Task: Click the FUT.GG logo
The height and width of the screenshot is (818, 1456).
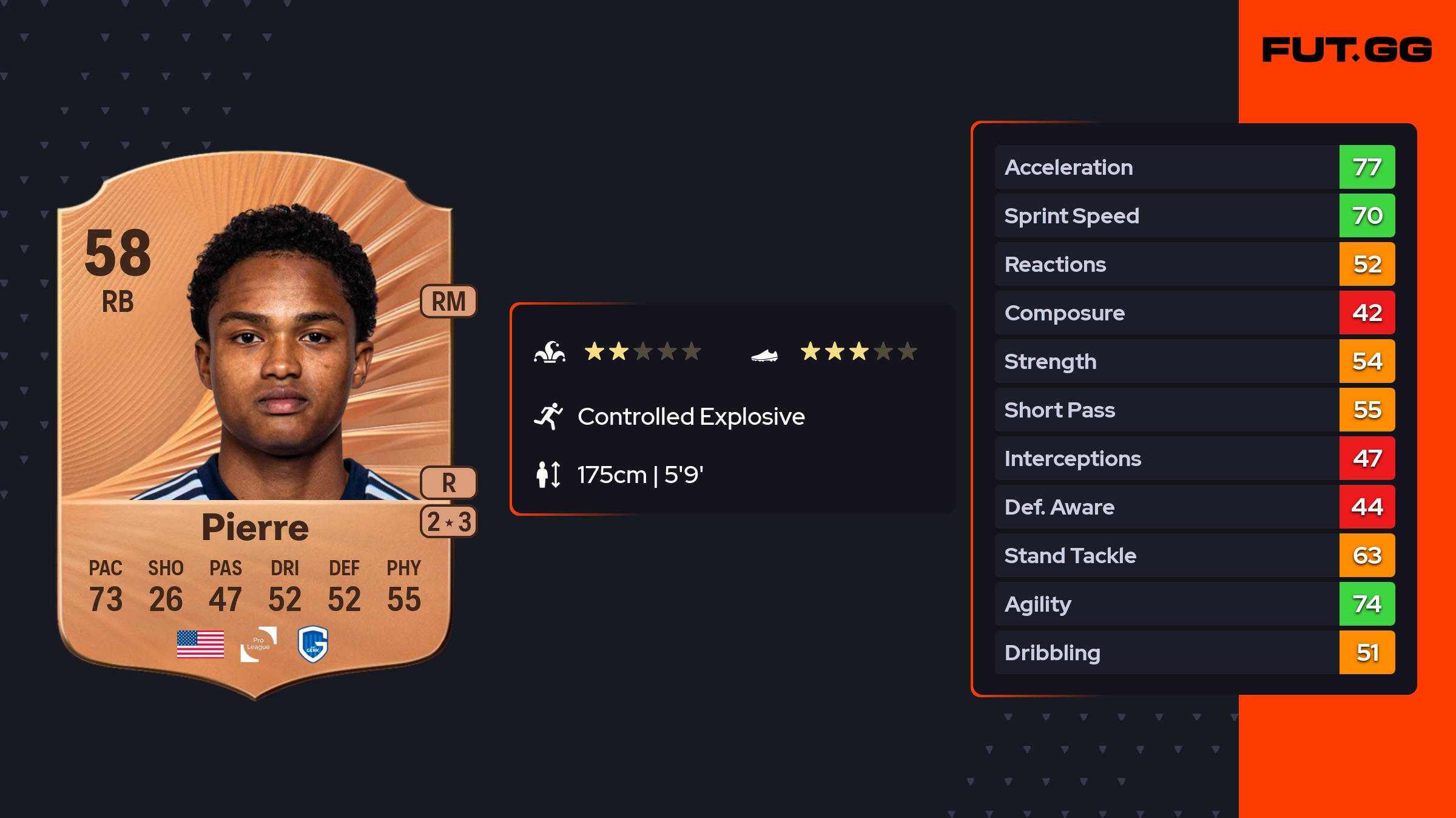Action: coord(1347,50)
